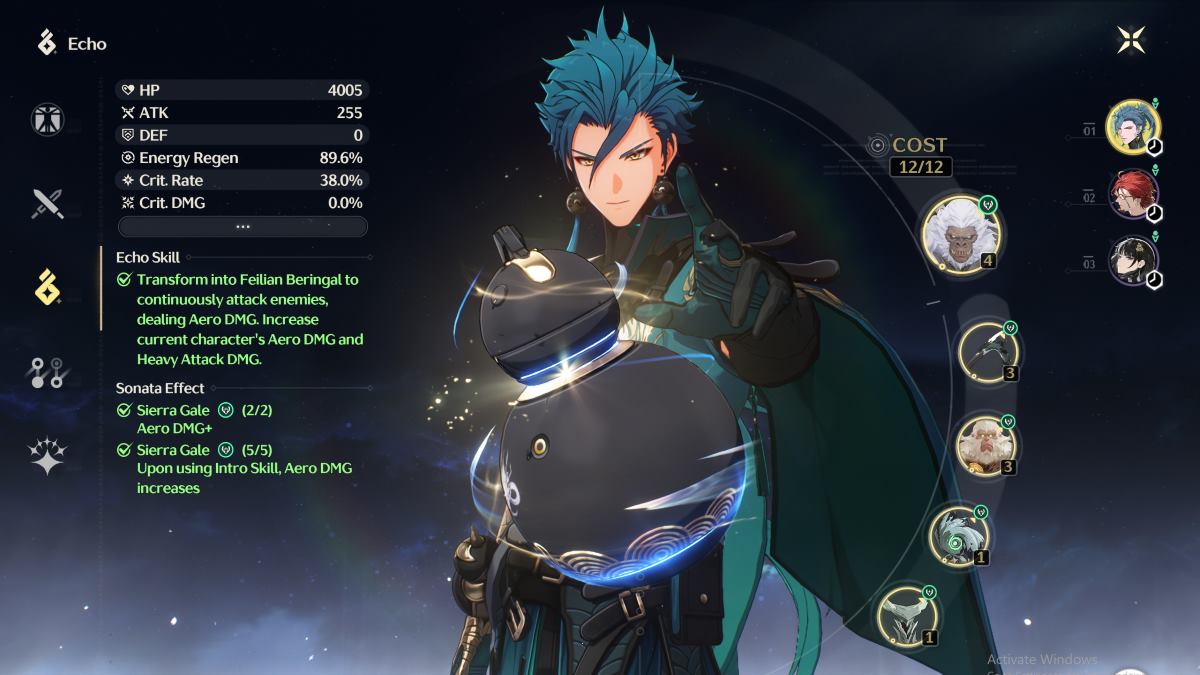Switch to the crossed swords weapon tab

(47, 203)
